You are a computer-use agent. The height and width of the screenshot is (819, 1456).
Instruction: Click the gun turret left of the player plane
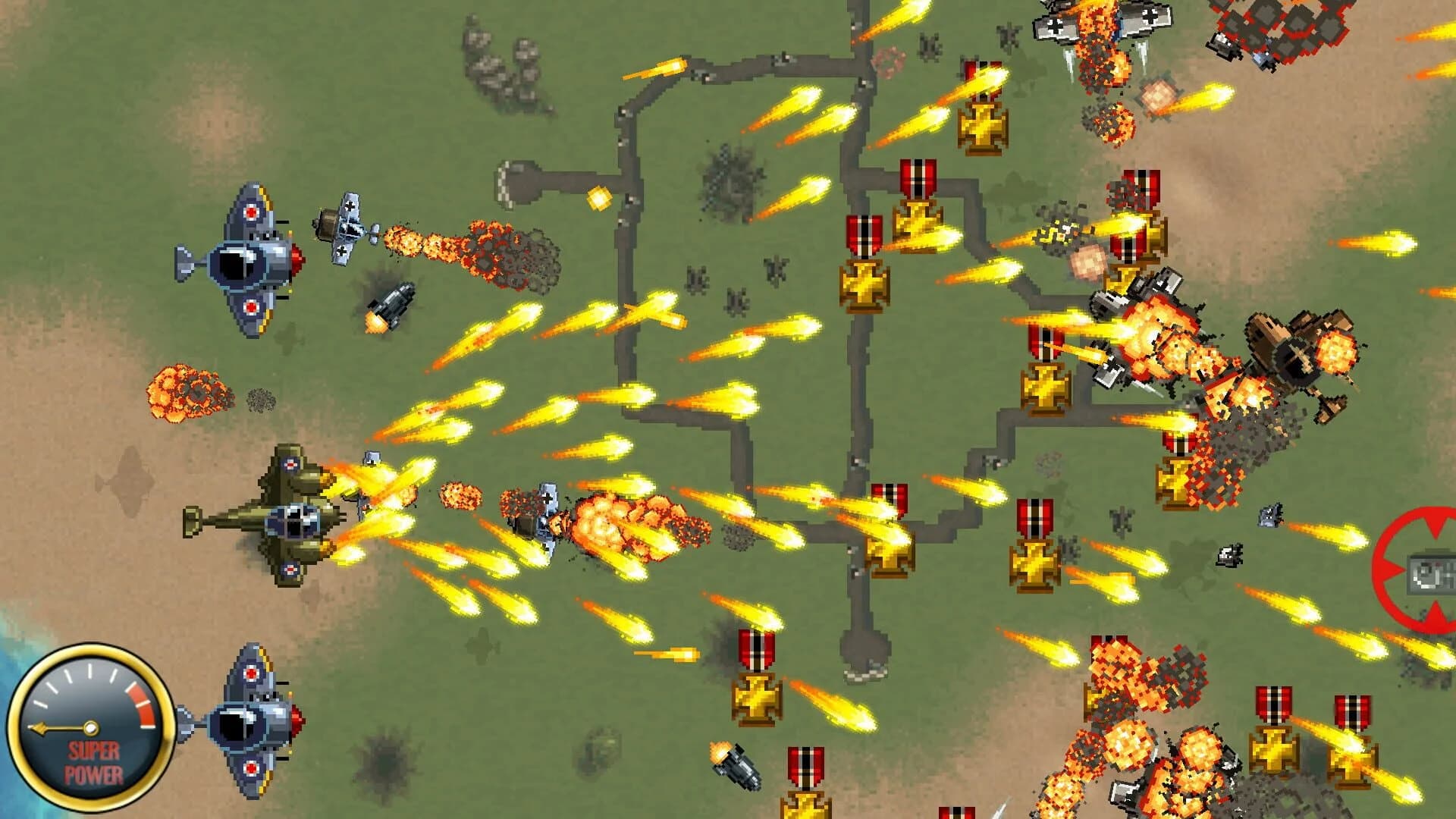pyautogui.click(x=394, y=303)
